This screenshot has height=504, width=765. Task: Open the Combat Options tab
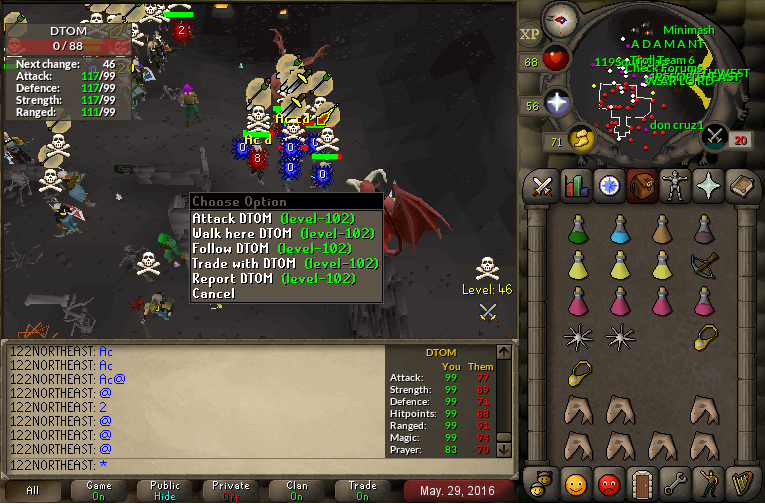(543, 186)
